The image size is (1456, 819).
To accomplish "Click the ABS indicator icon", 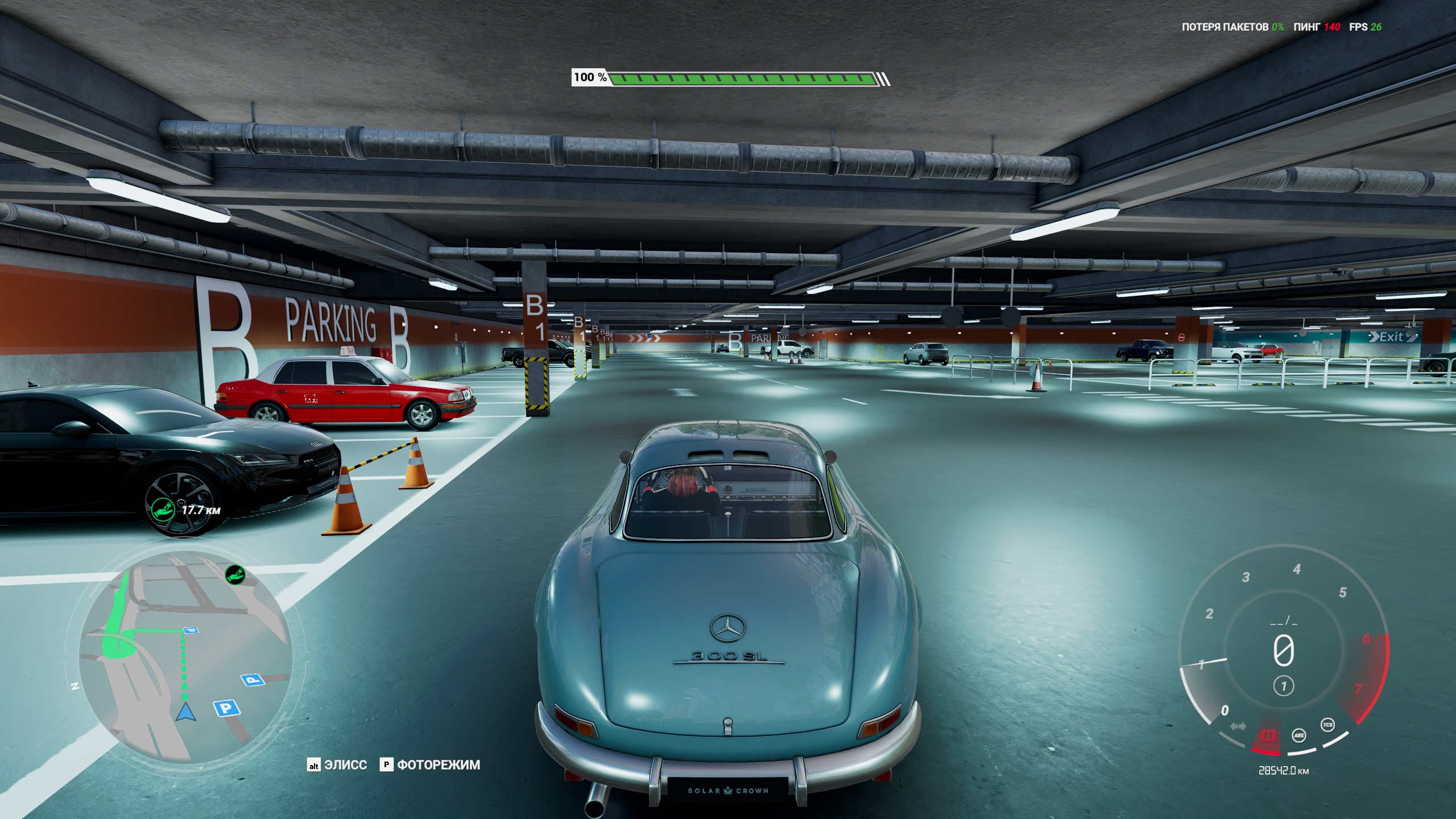I will click(x=1299, y=736).
